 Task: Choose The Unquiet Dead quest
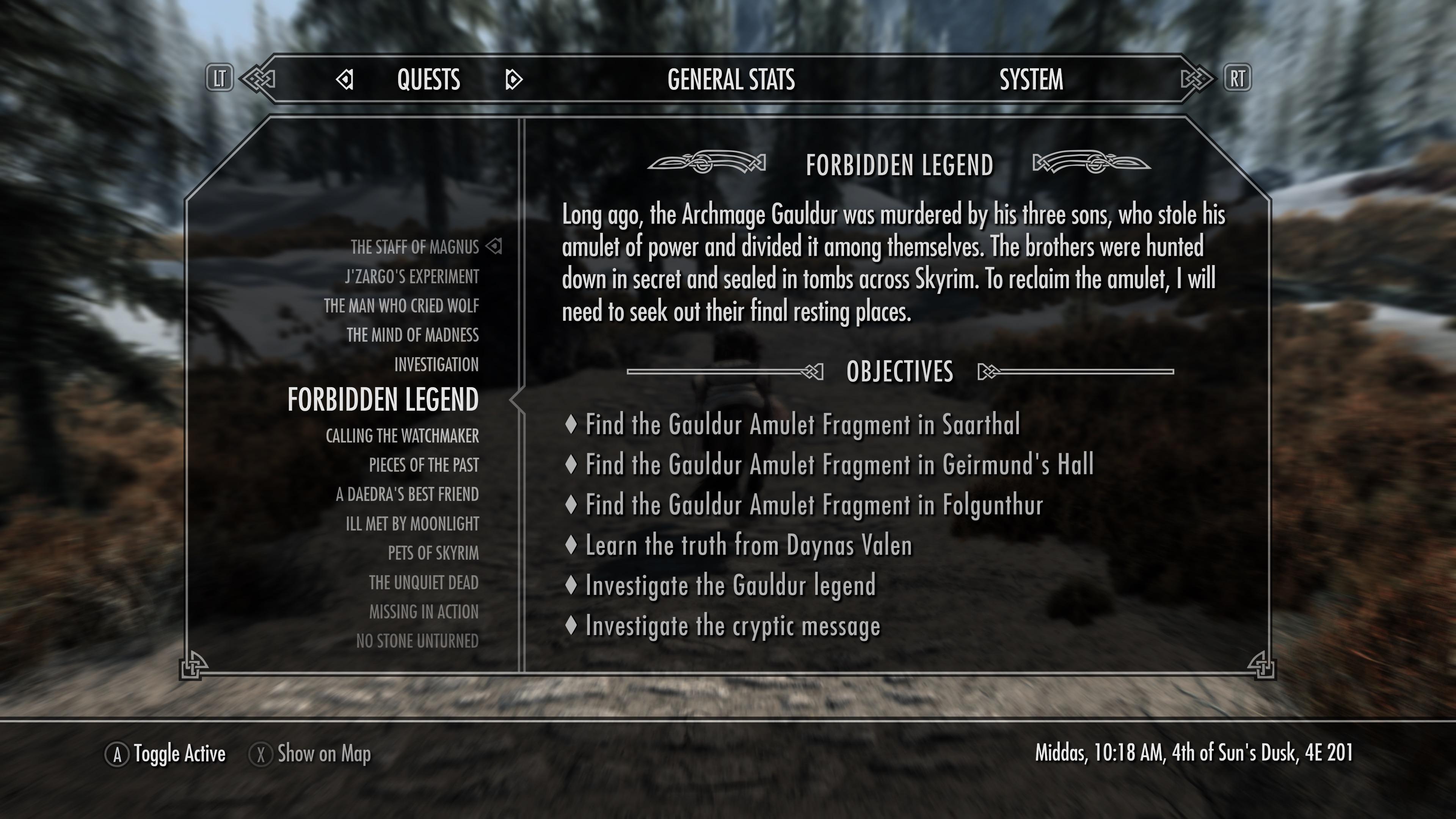click(424, 583)
